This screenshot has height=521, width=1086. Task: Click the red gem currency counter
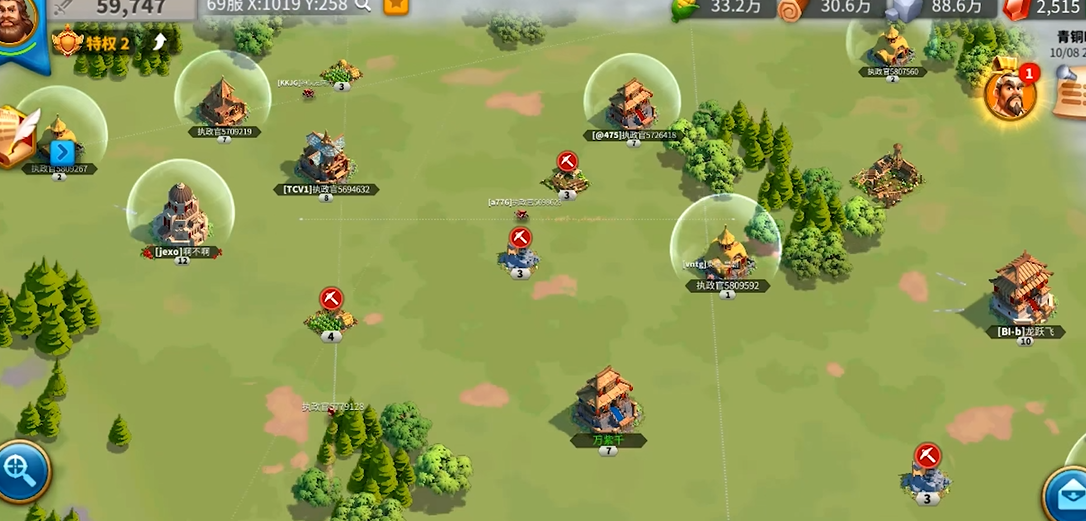1043,8
